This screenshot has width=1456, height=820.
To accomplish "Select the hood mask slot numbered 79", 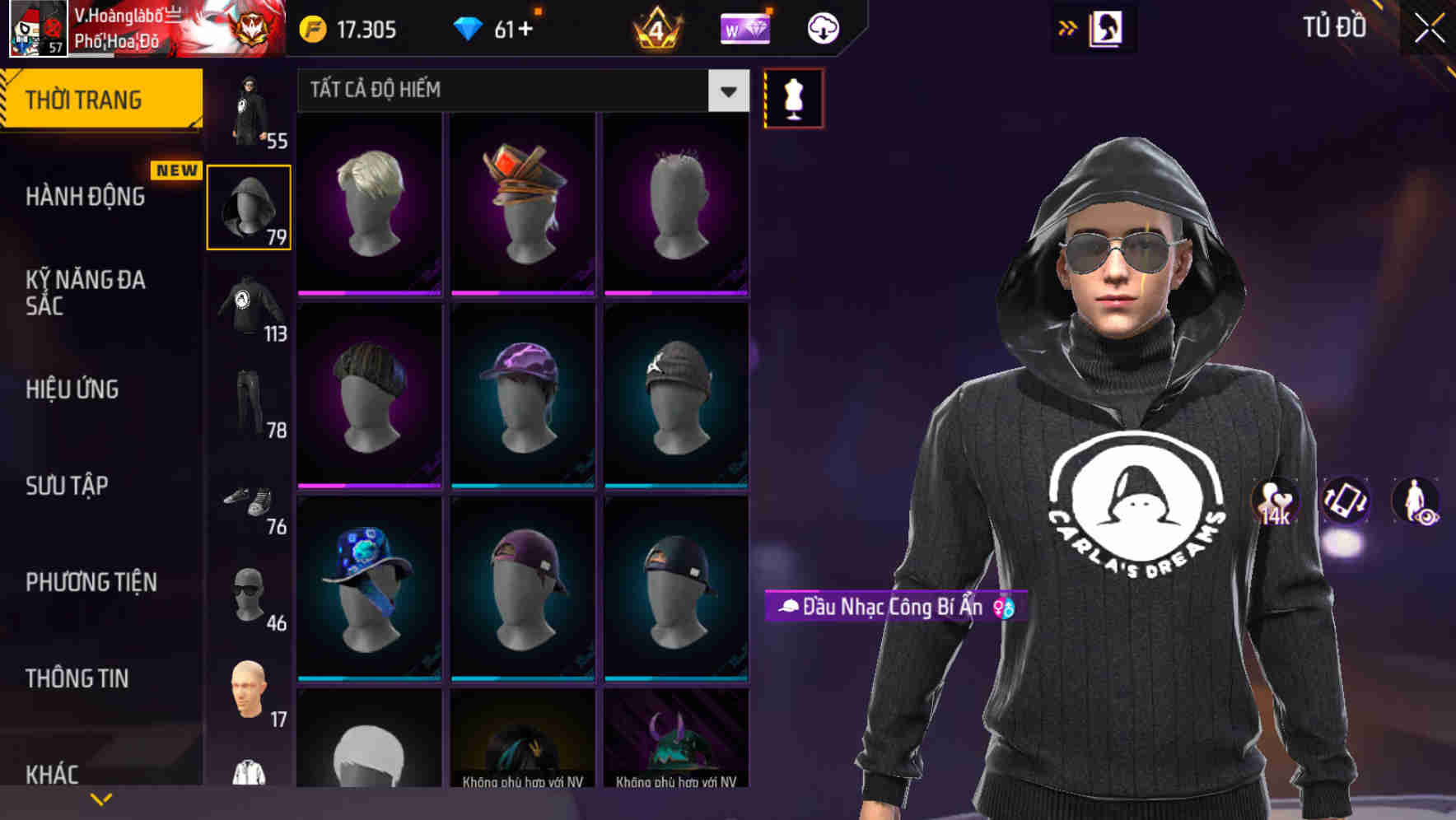I will click(250, 206).
